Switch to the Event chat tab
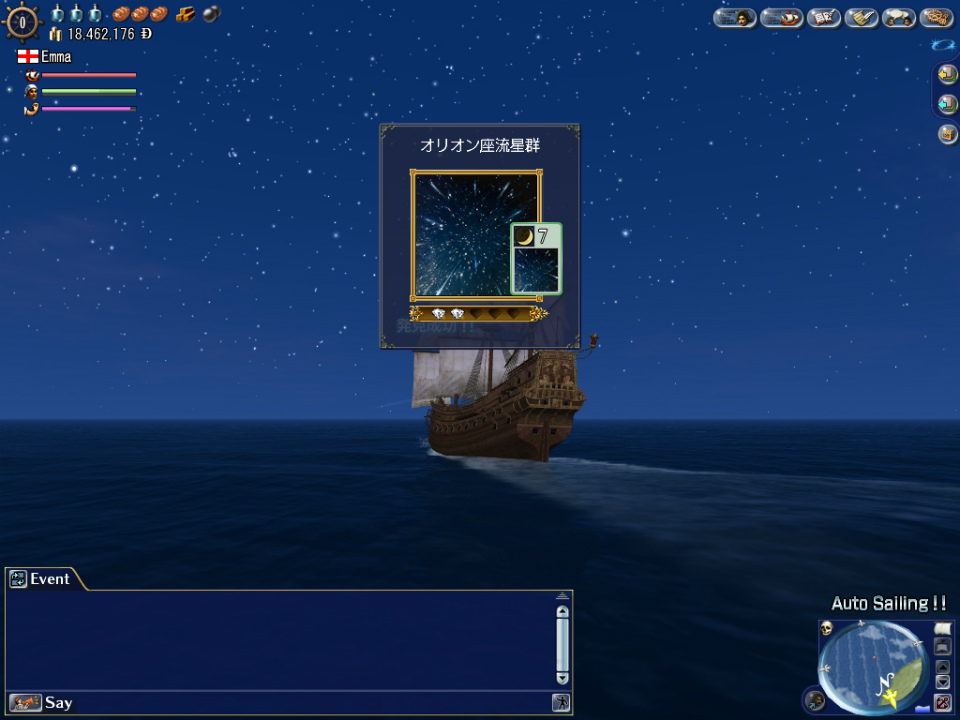Viewport: 960px width, 720px height. 42,579
